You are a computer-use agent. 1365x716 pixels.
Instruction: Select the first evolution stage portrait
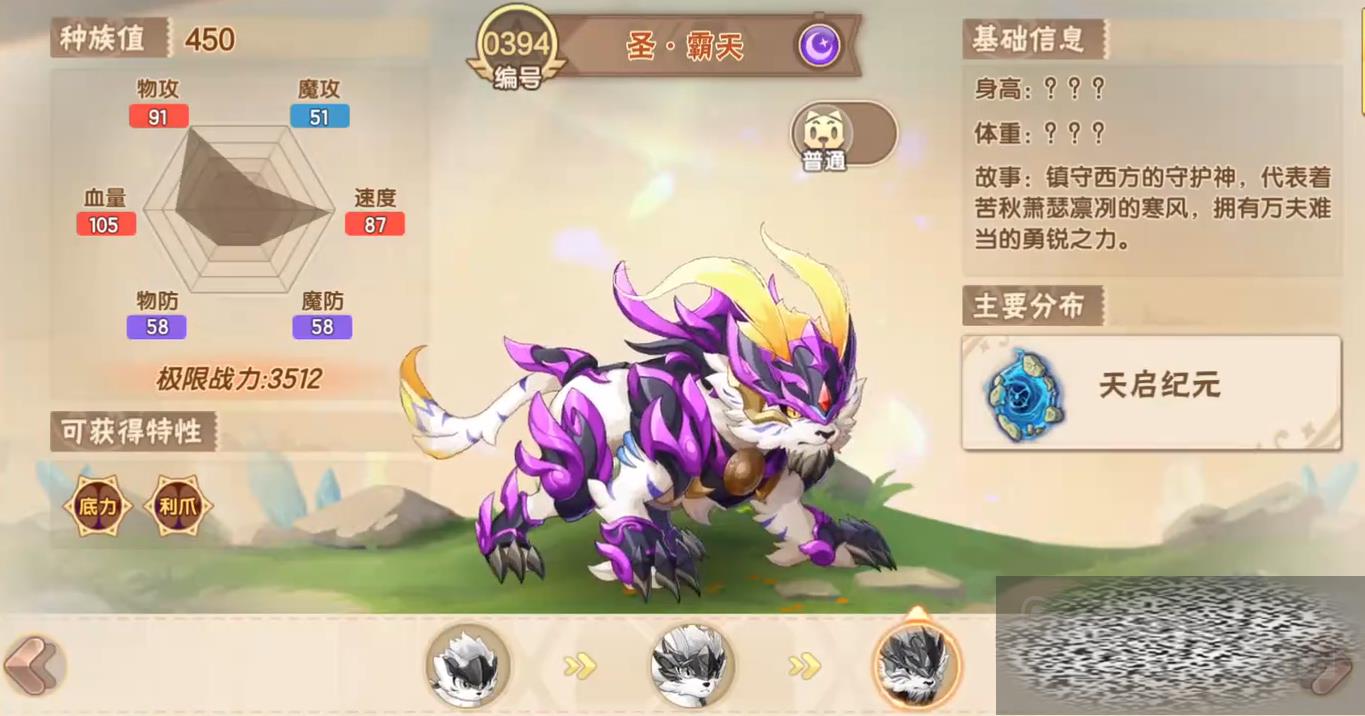pyautogui.click(x=468, y=664)
